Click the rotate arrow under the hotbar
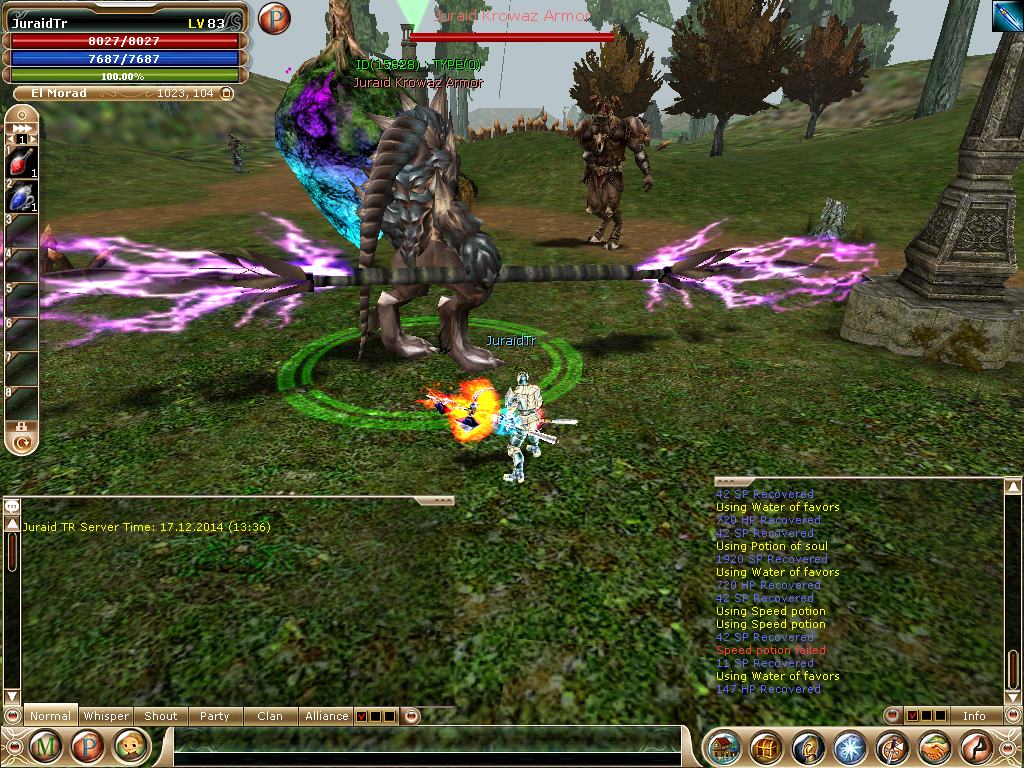Image resolution: width=1024 pixels, height=768 pixels. (21, 439)
